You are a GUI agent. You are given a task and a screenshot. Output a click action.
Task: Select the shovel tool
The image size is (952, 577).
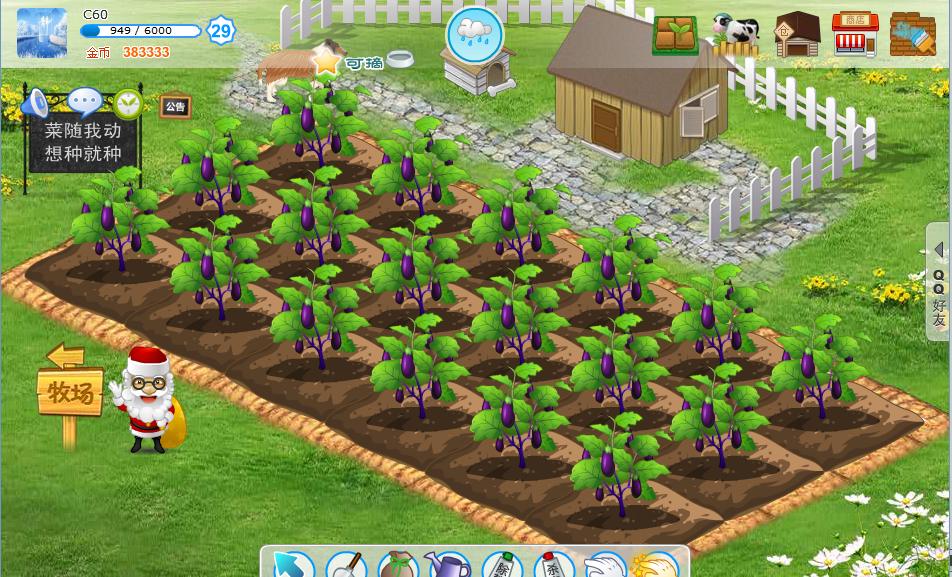(x=346, y=566)
